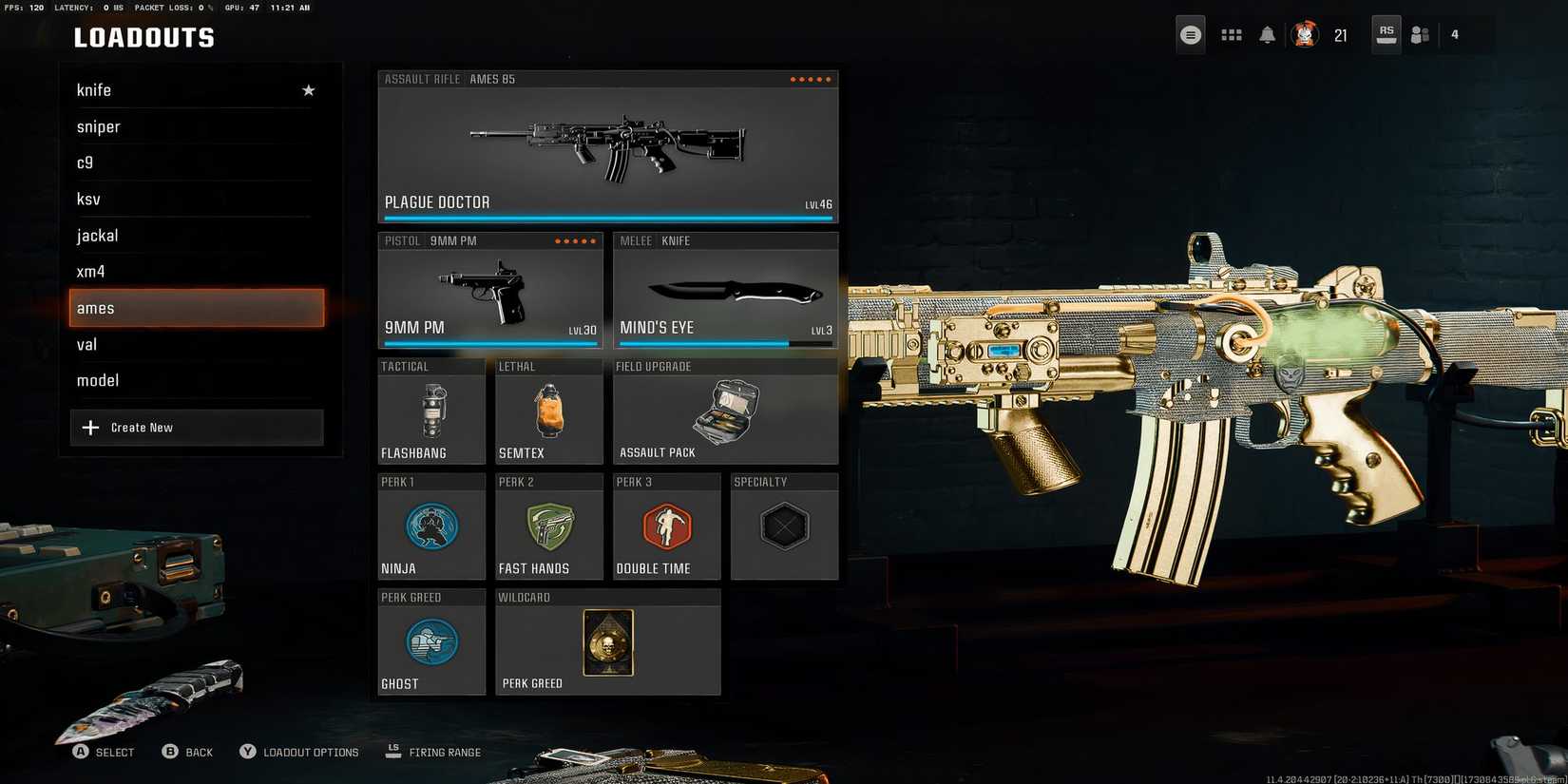Edit the 9MM PM pistol slot
Viewport: 1568px width, 784px height.
coord(490,291)
